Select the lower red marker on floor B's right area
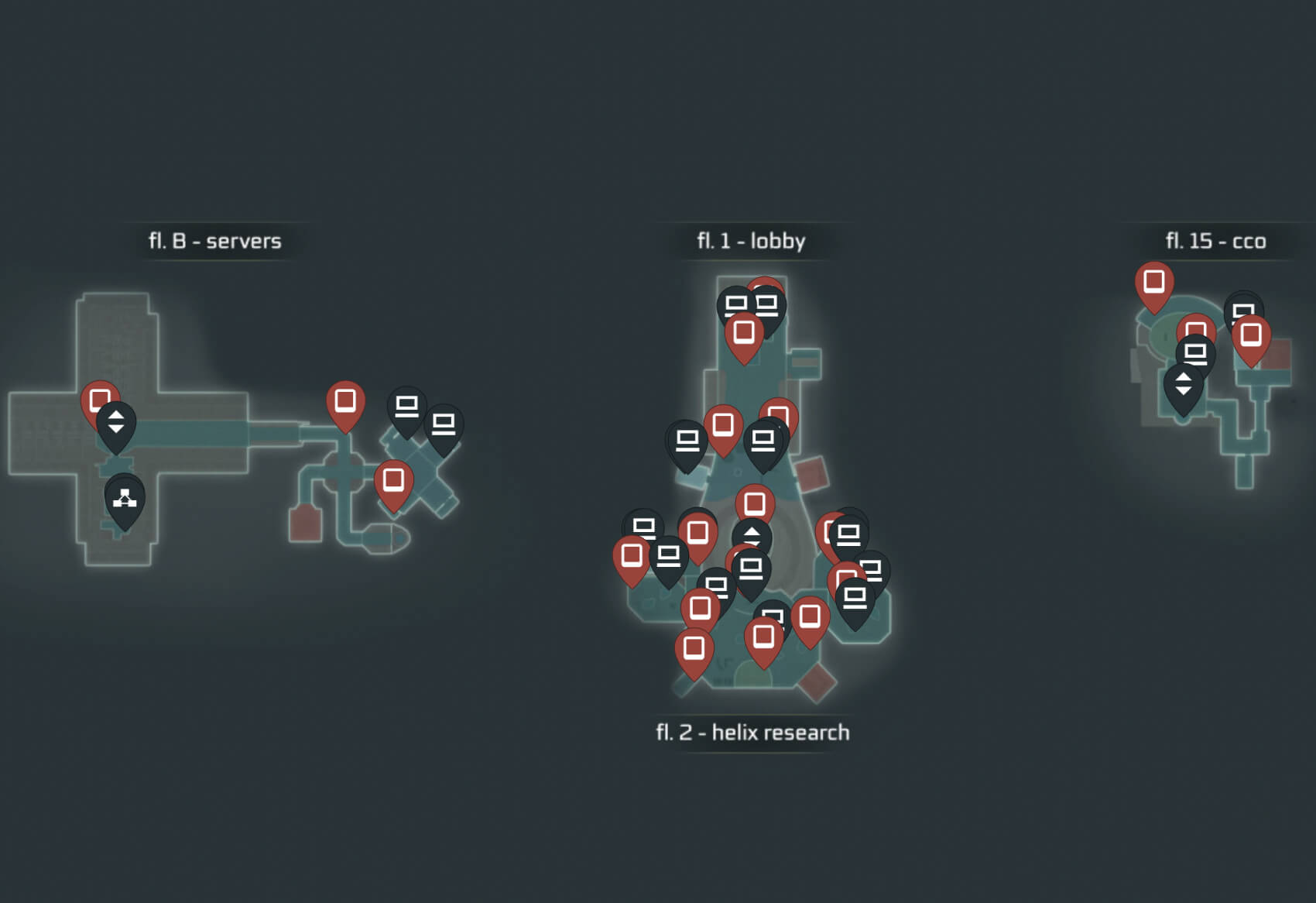This screenshot has width=1316, height=903. tap(392, 479)
